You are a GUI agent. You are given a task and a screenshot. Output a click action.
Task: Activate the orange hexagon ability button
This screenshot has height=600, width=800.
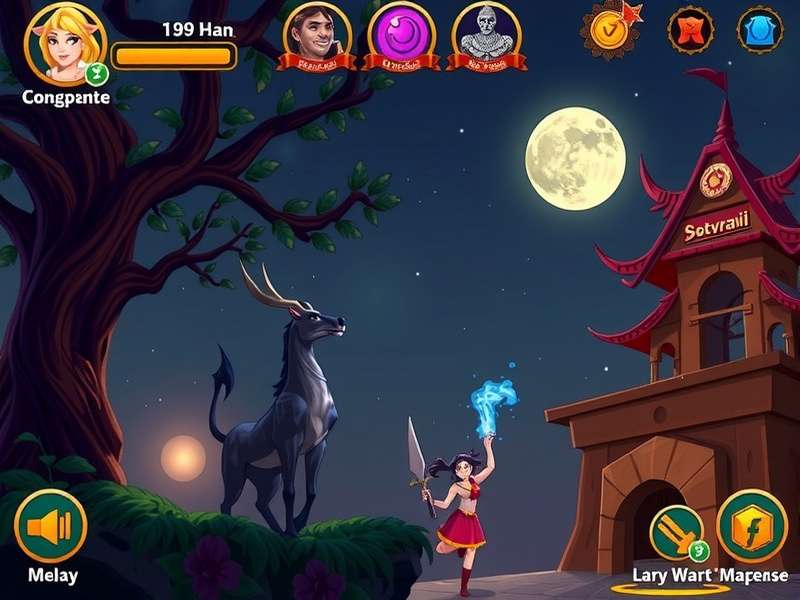coord(751,526)
